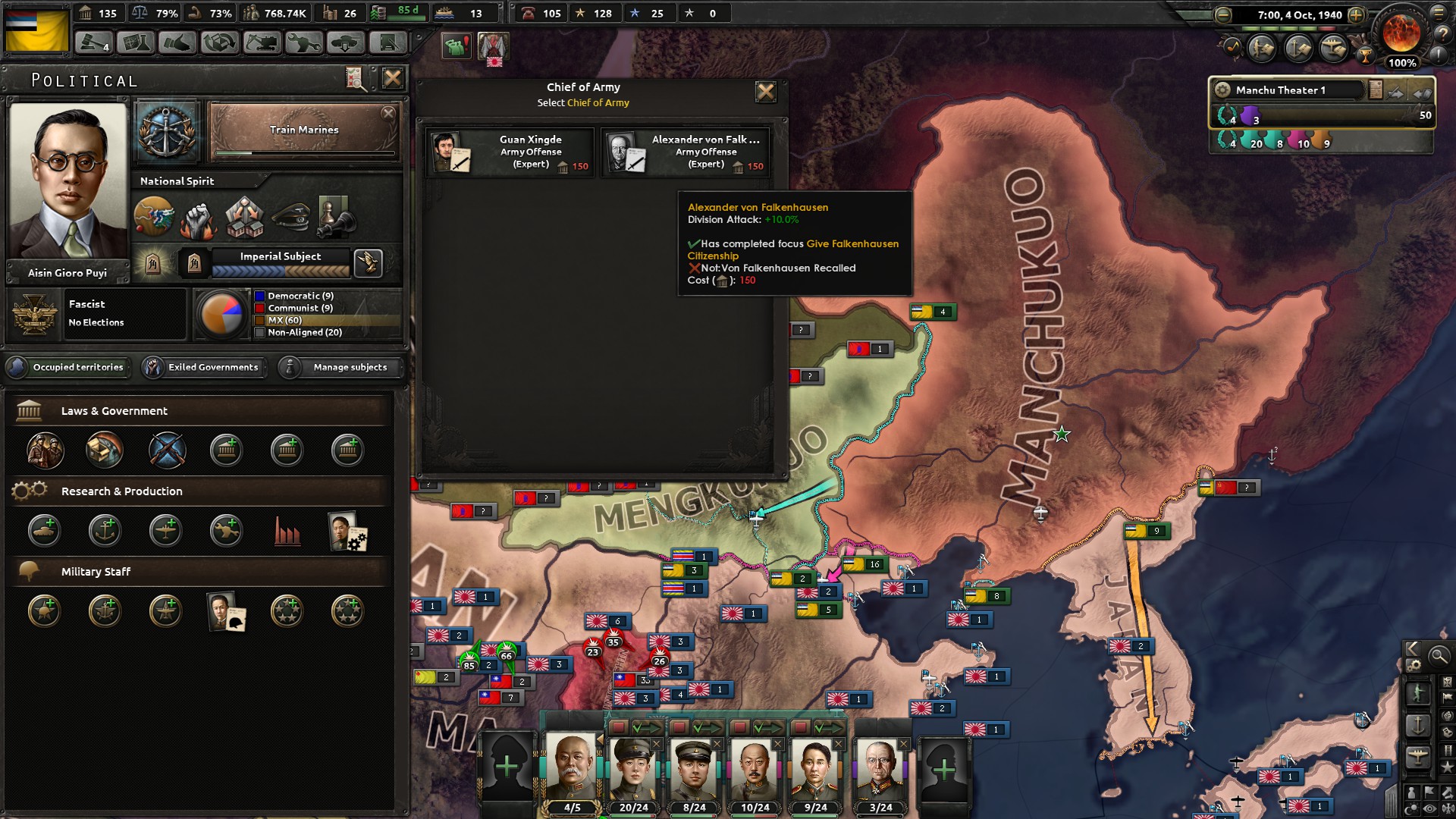Collapse the Laws & Government section header

pos(114,411)
